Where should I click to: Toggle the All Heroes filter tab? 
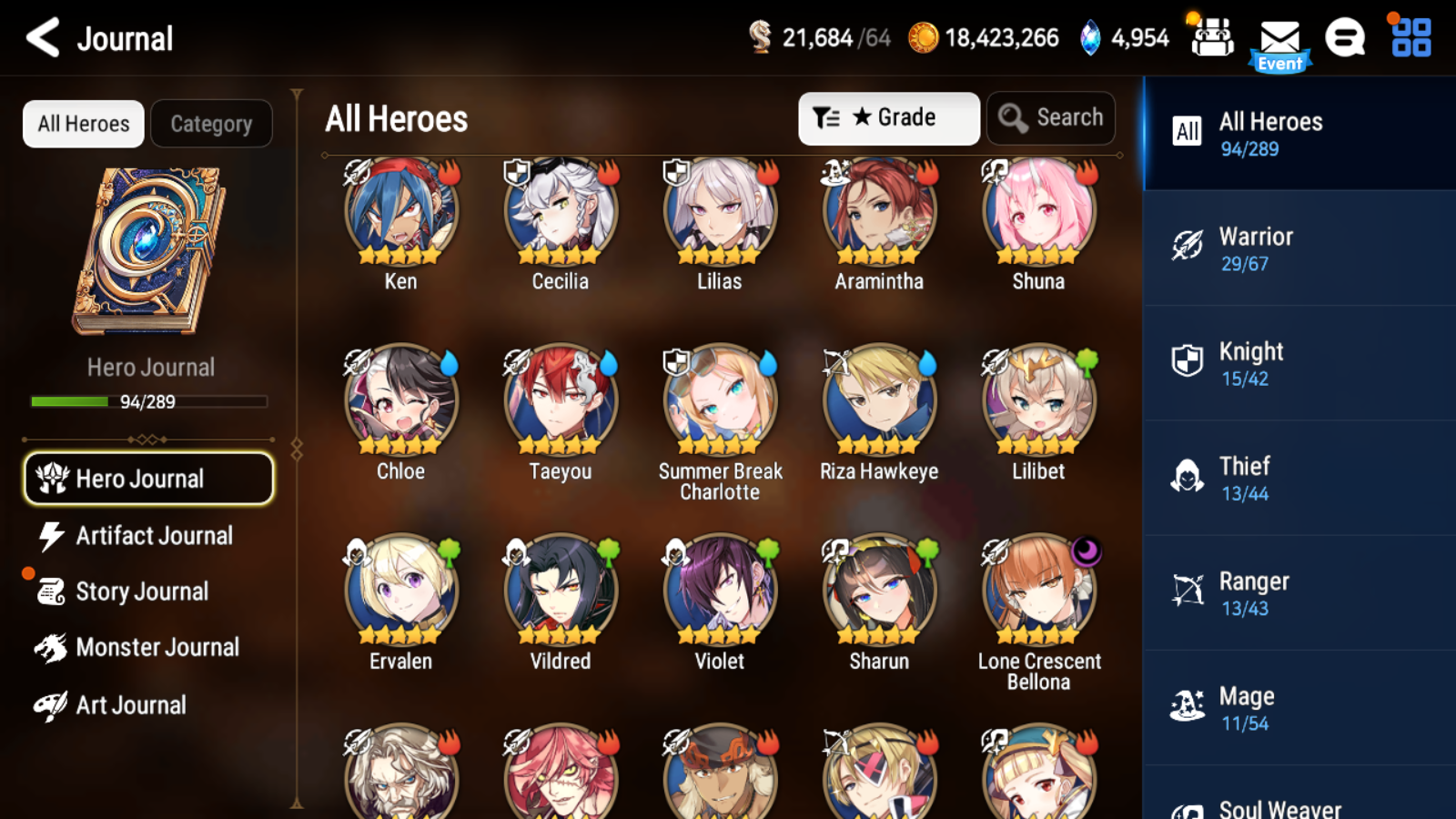click(83, 123)
